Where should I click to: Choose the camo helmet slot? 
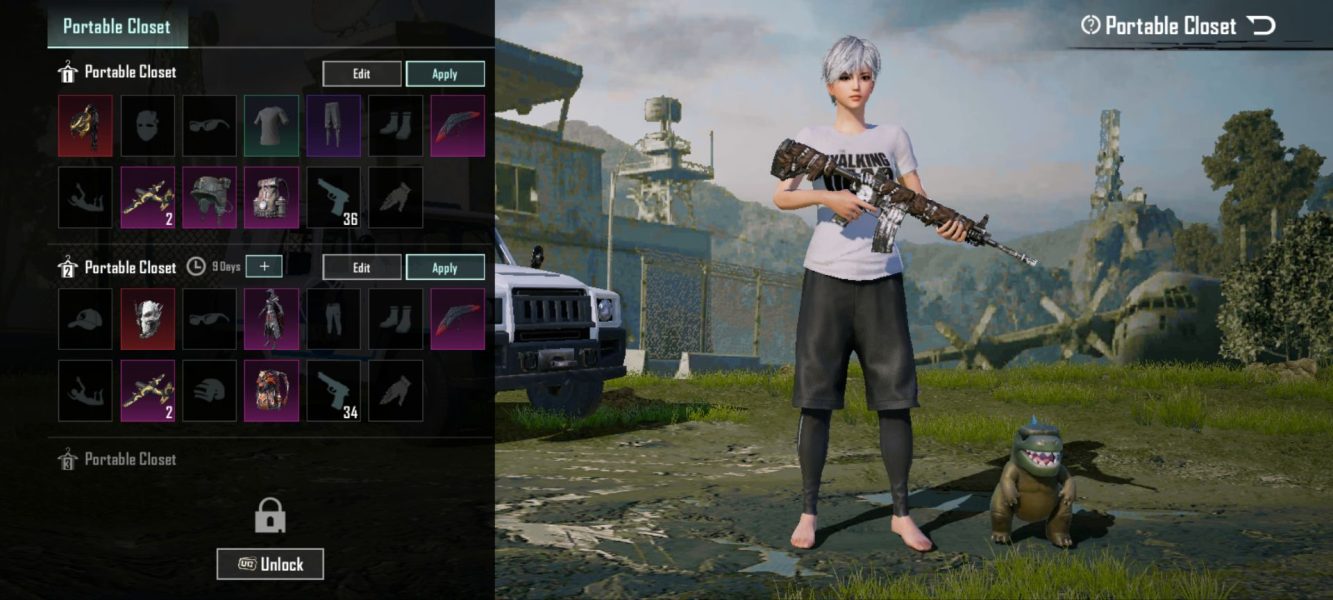[x=210, y=197]
